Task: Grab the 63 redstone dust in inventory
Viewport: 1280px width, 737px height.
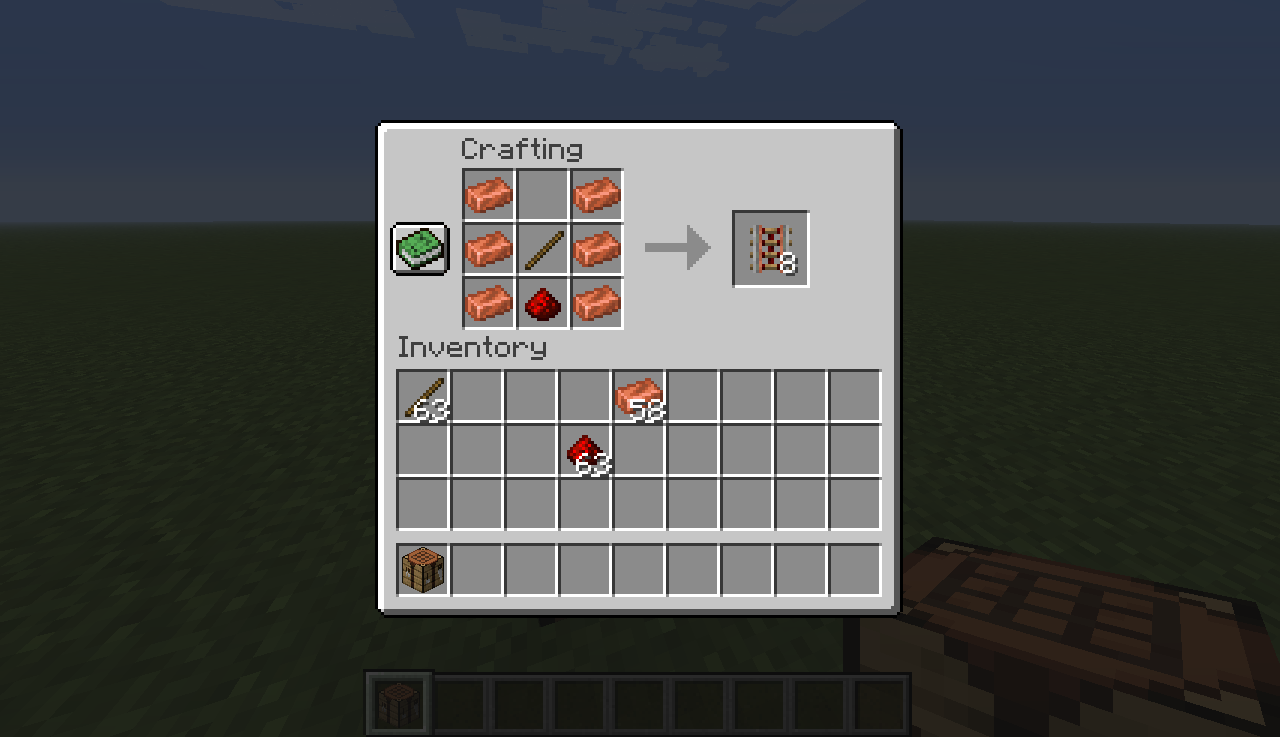Action: pos(584,450)
